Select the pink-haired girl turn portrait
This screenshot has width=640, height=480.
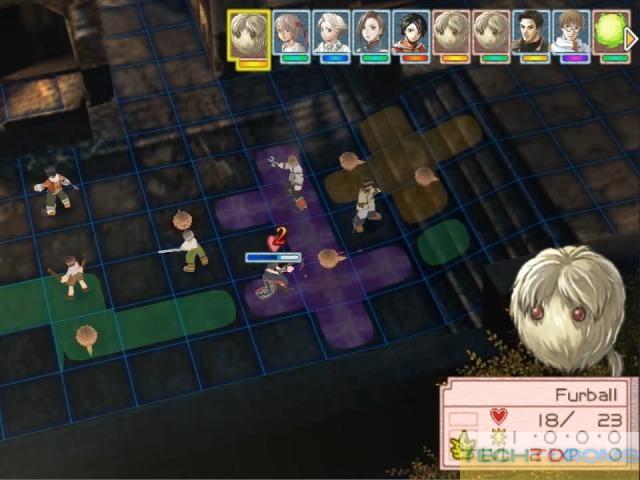coord(291,34)
